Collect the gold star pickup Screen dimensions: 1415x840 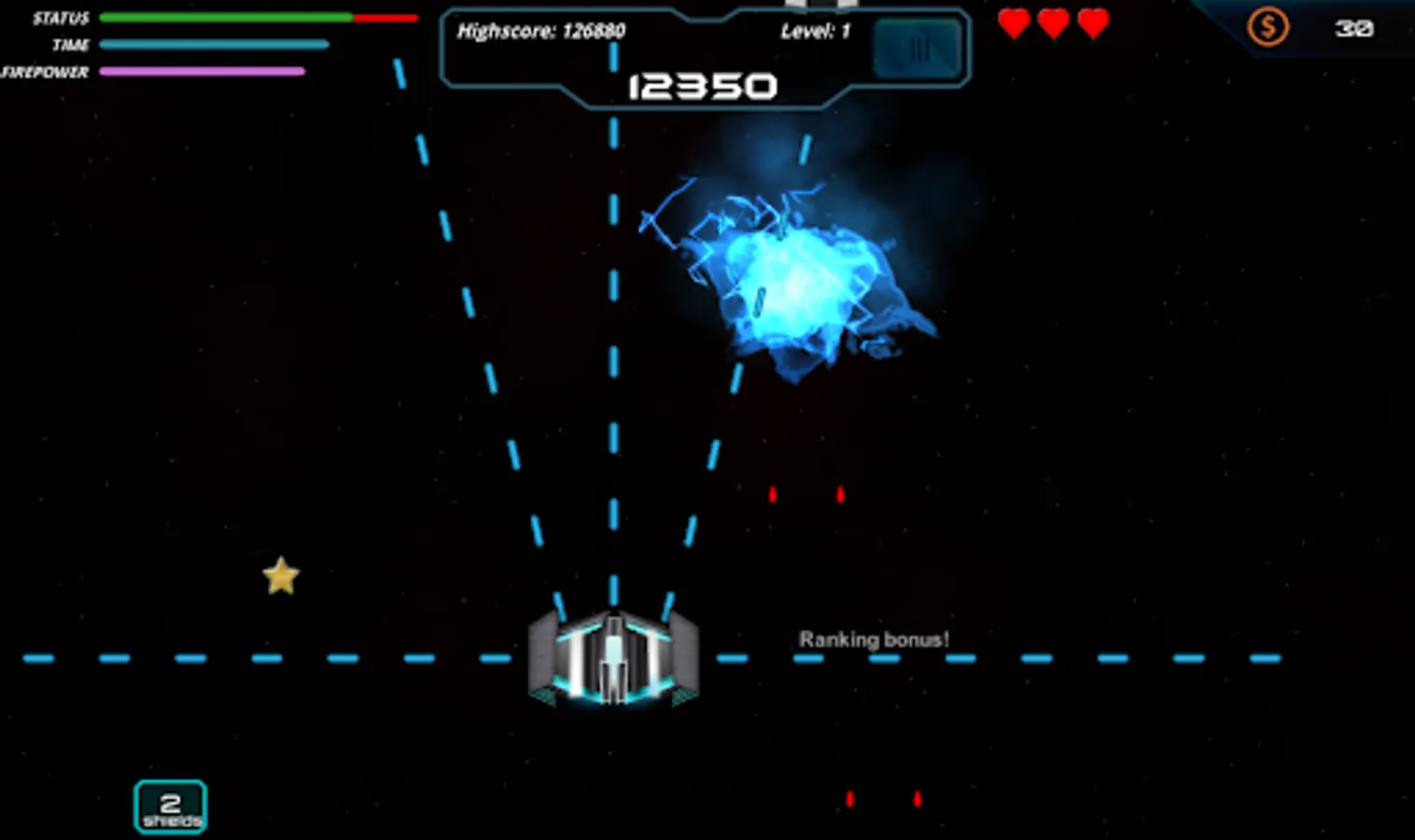[280, 576]
